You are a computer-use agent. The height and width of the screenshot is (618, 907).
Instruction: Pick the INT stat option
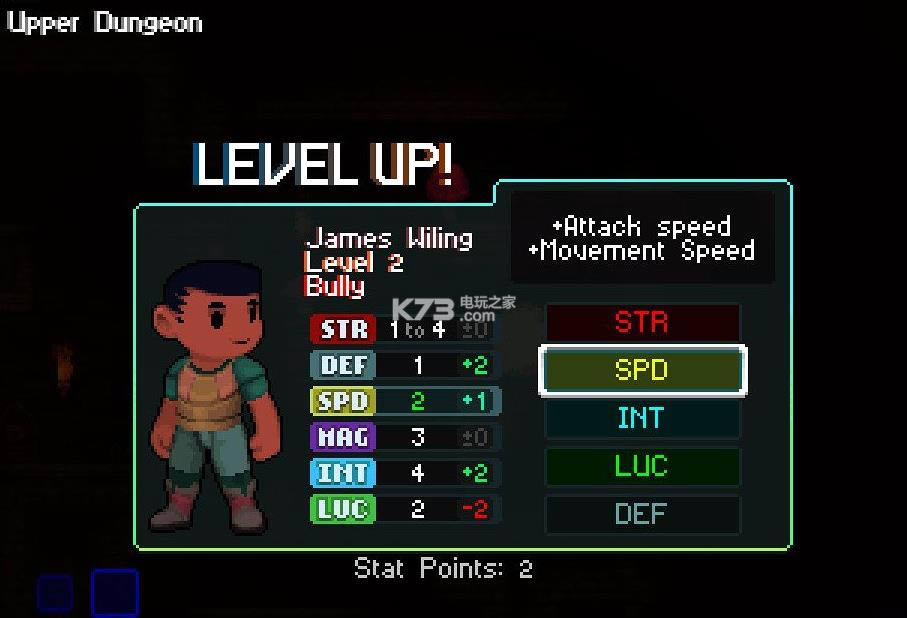coord(641,418)
